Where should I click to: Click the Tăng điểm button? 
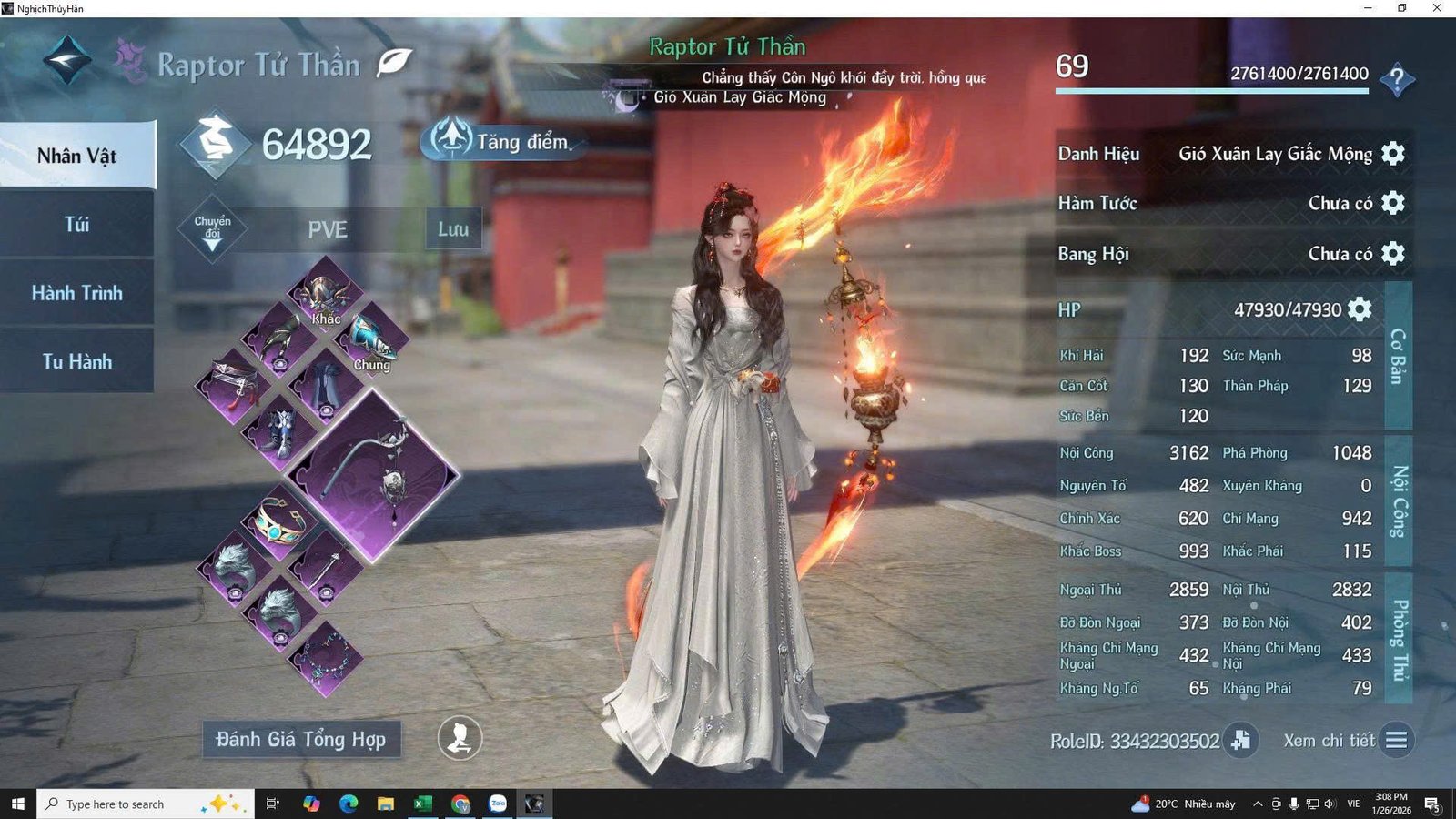[500, 141]
